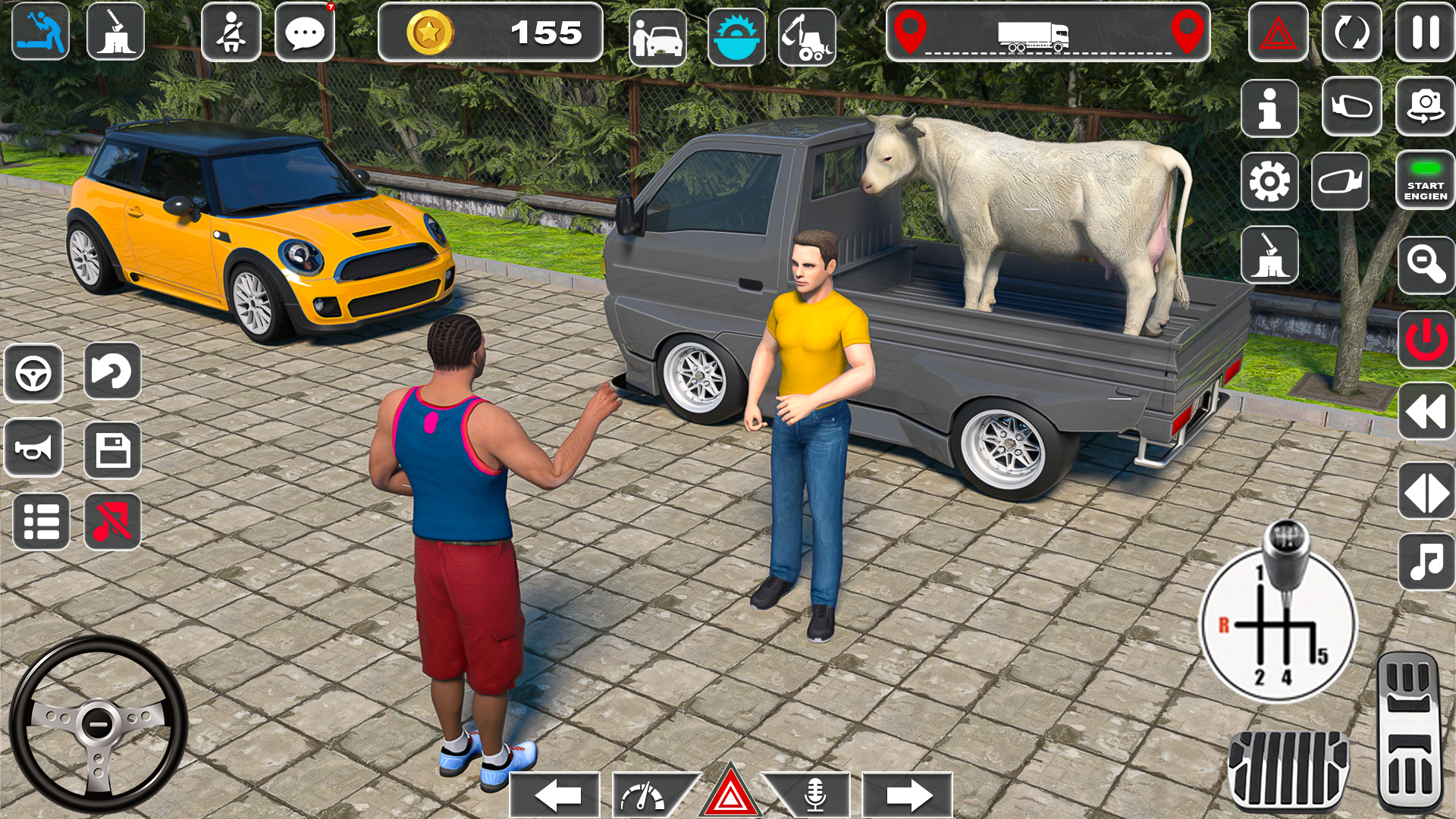Open the settings gear menu
The height and width of the screenshot is (819, 1456).
1269,182
